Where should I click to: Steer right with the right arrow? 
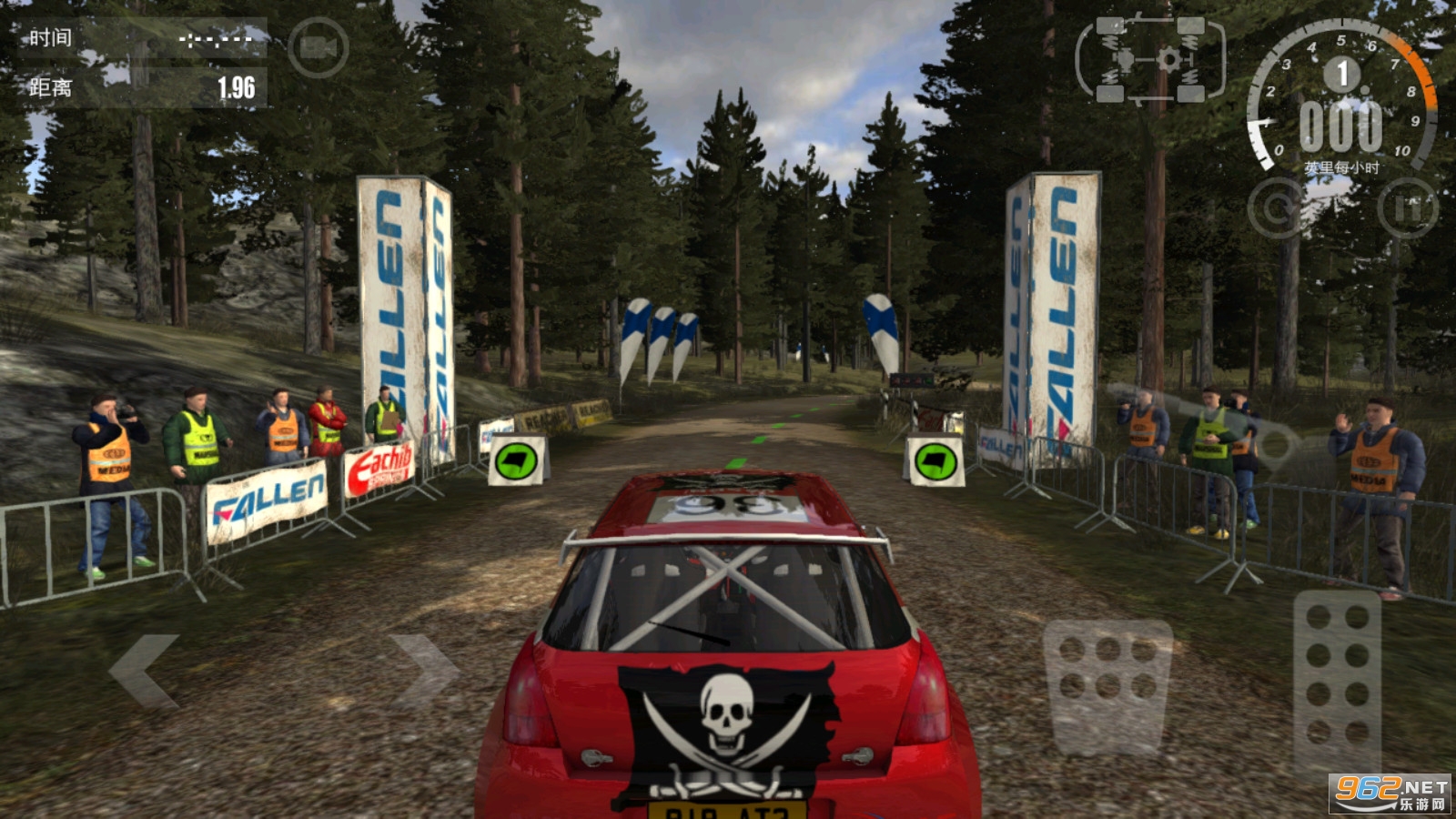[425, 671]
